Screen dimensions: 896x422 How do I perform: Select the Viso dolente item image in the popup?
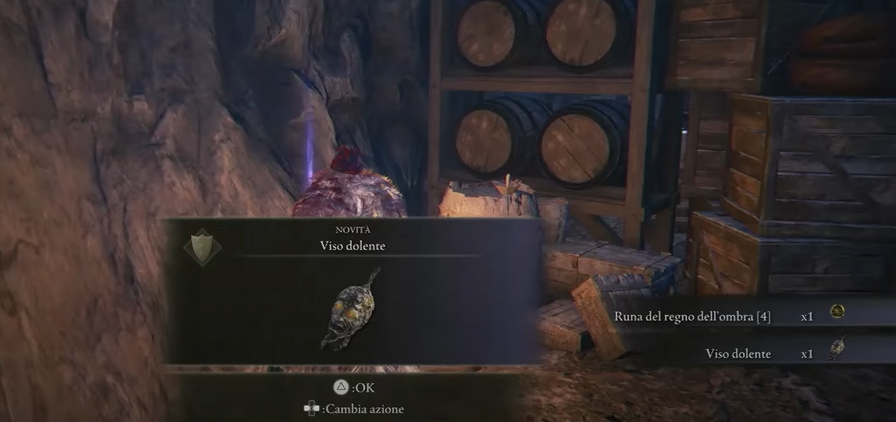pos(350,310)
